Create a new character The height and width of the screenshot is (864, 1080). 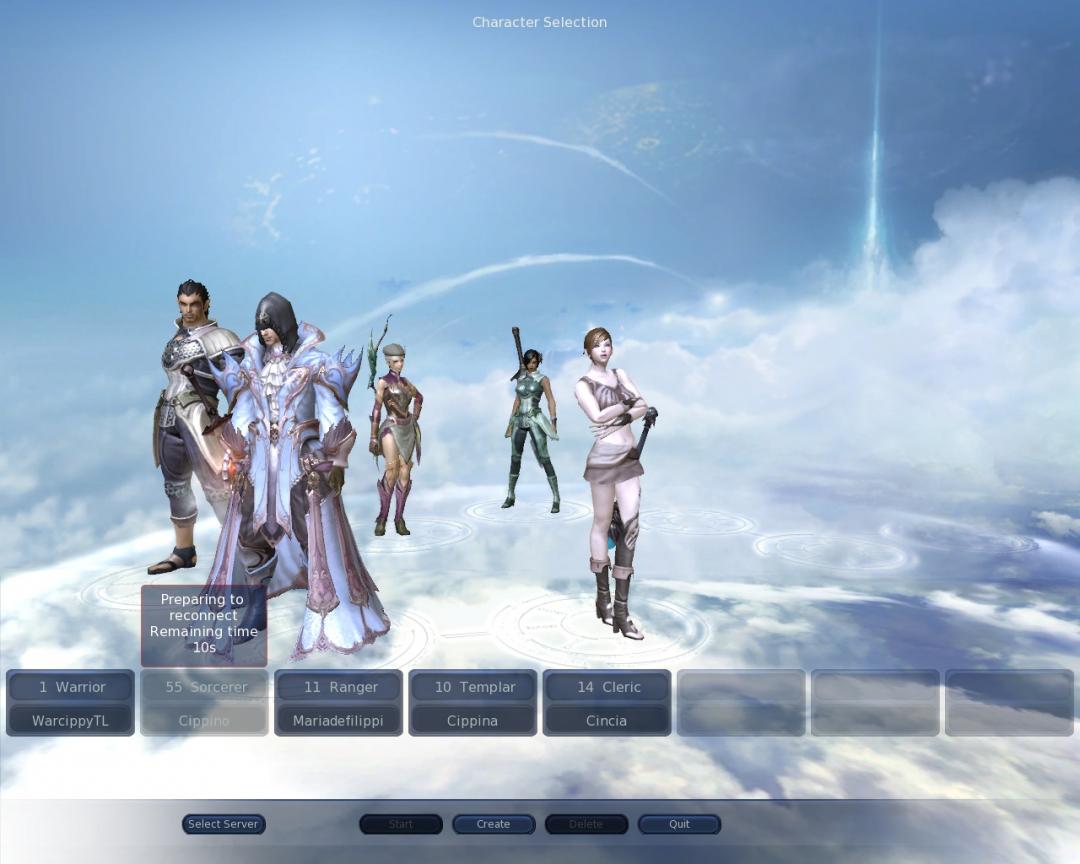coord(493,824)
